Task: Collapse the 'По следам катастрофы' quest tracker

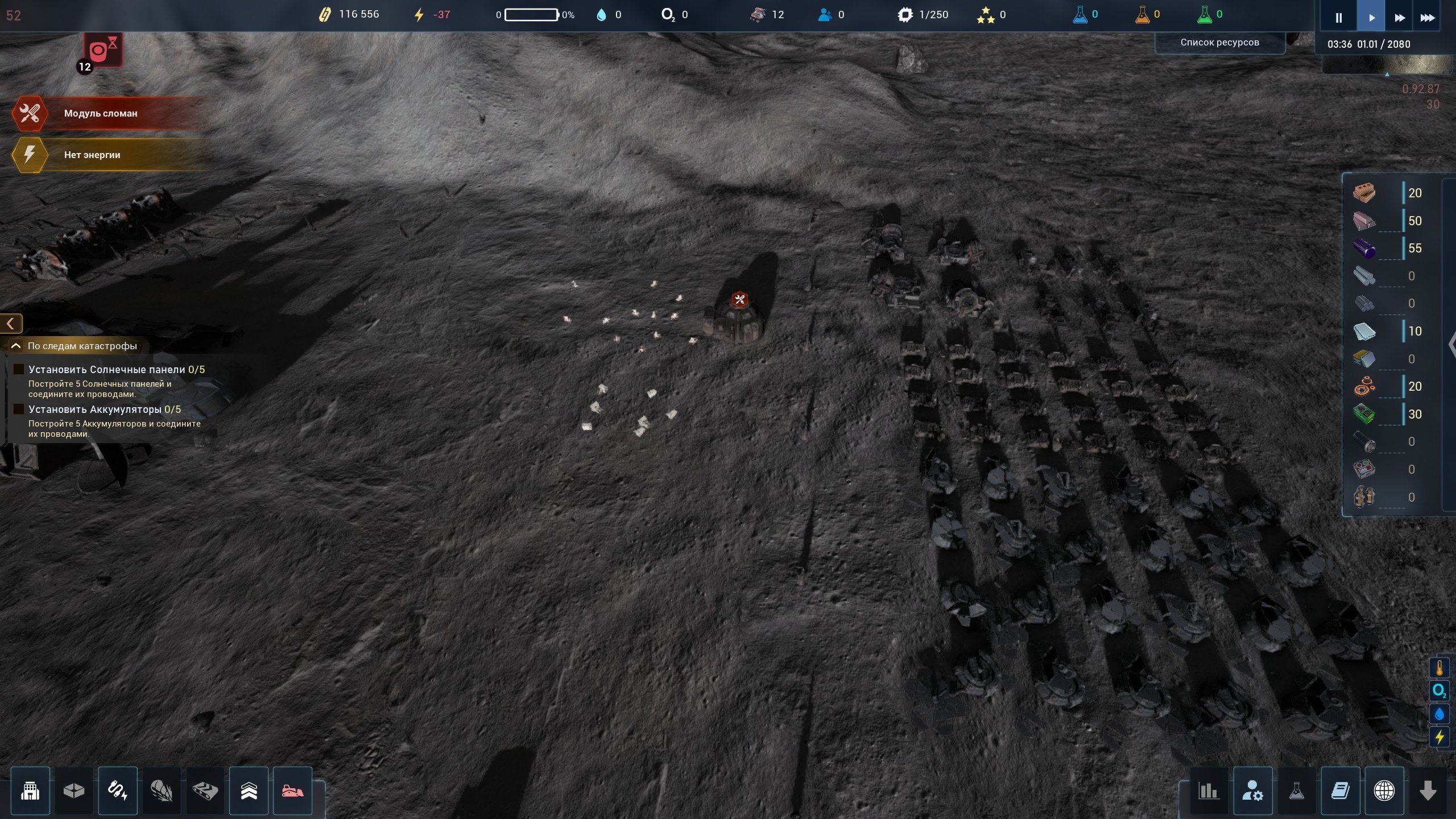Action: pyautogui.click(x=16, y=346)
